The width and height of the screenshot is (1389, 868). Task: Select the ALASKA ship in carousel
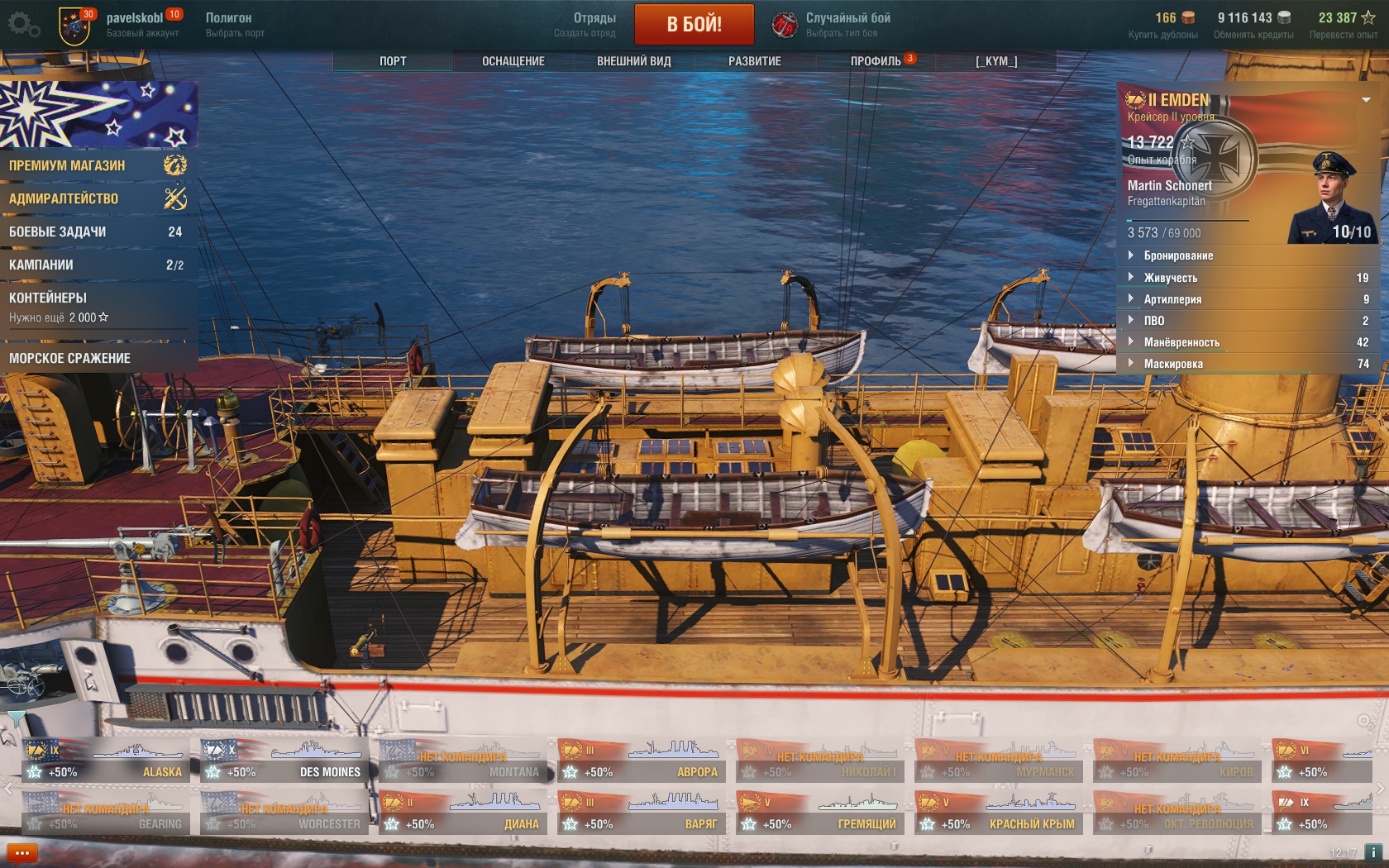106,761
